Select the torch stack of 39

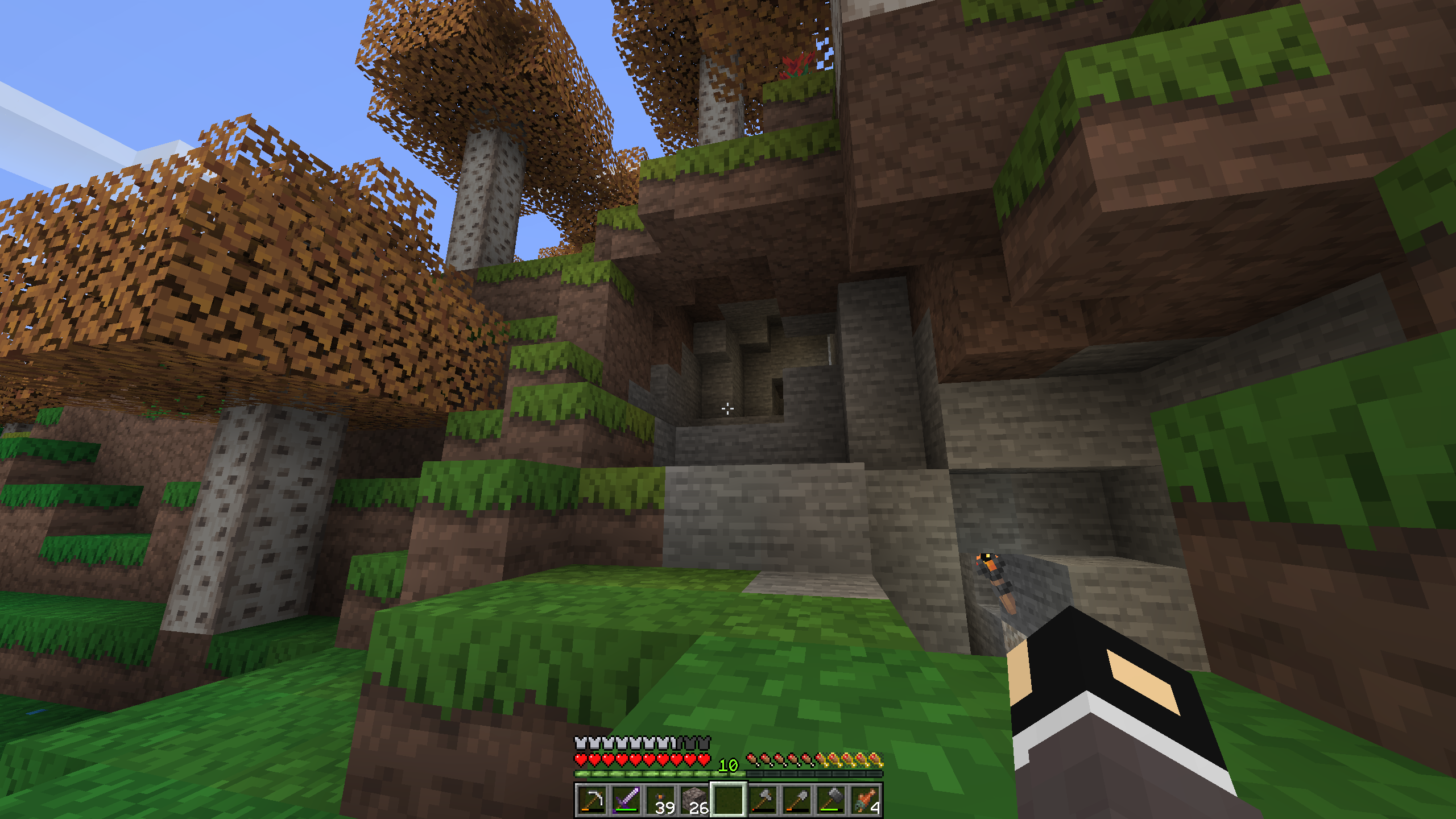pyautogui.click(x=660, y=800)
